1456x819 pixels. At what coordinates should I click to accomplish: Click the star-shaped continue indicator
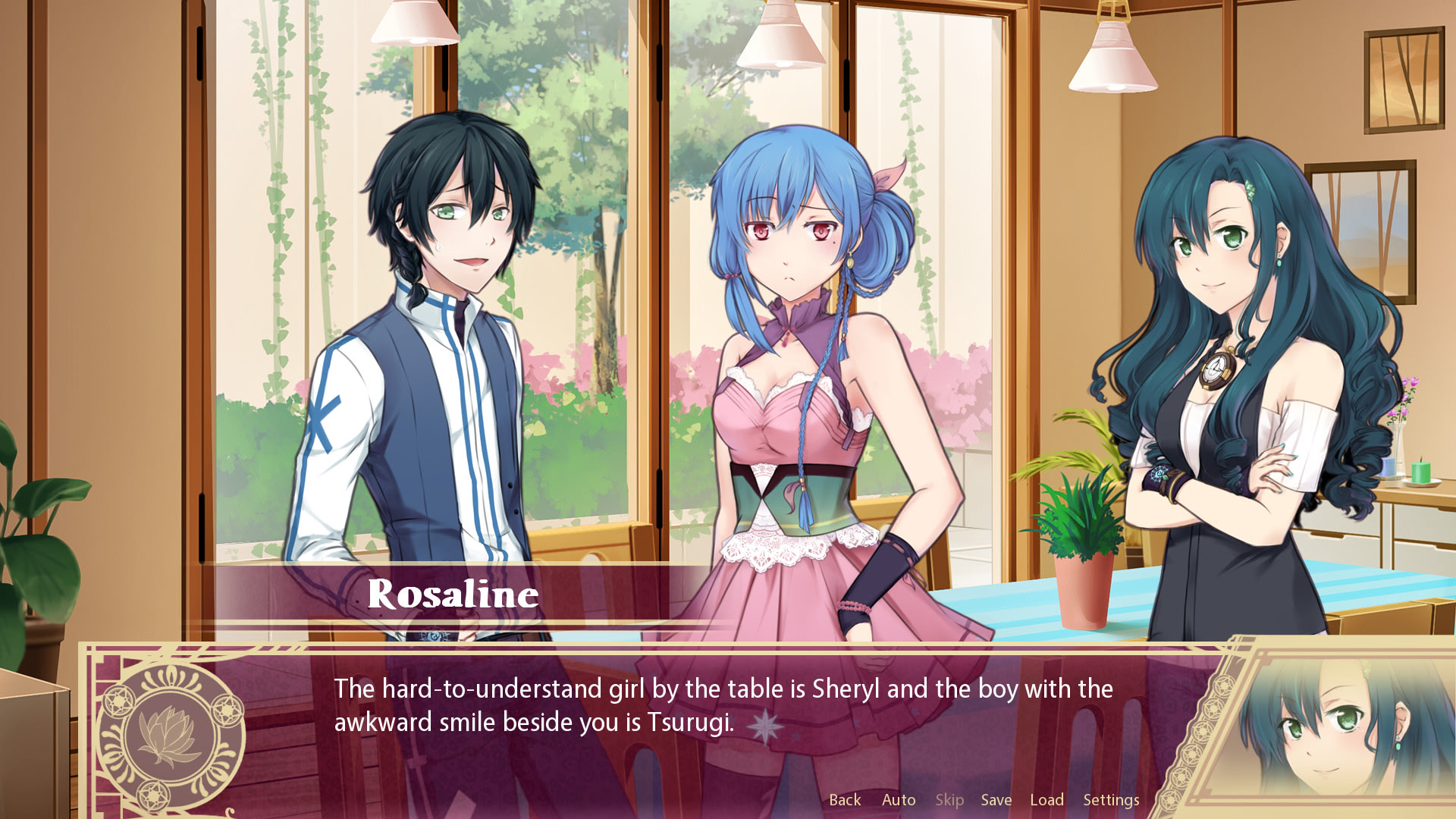coord(766,727)
